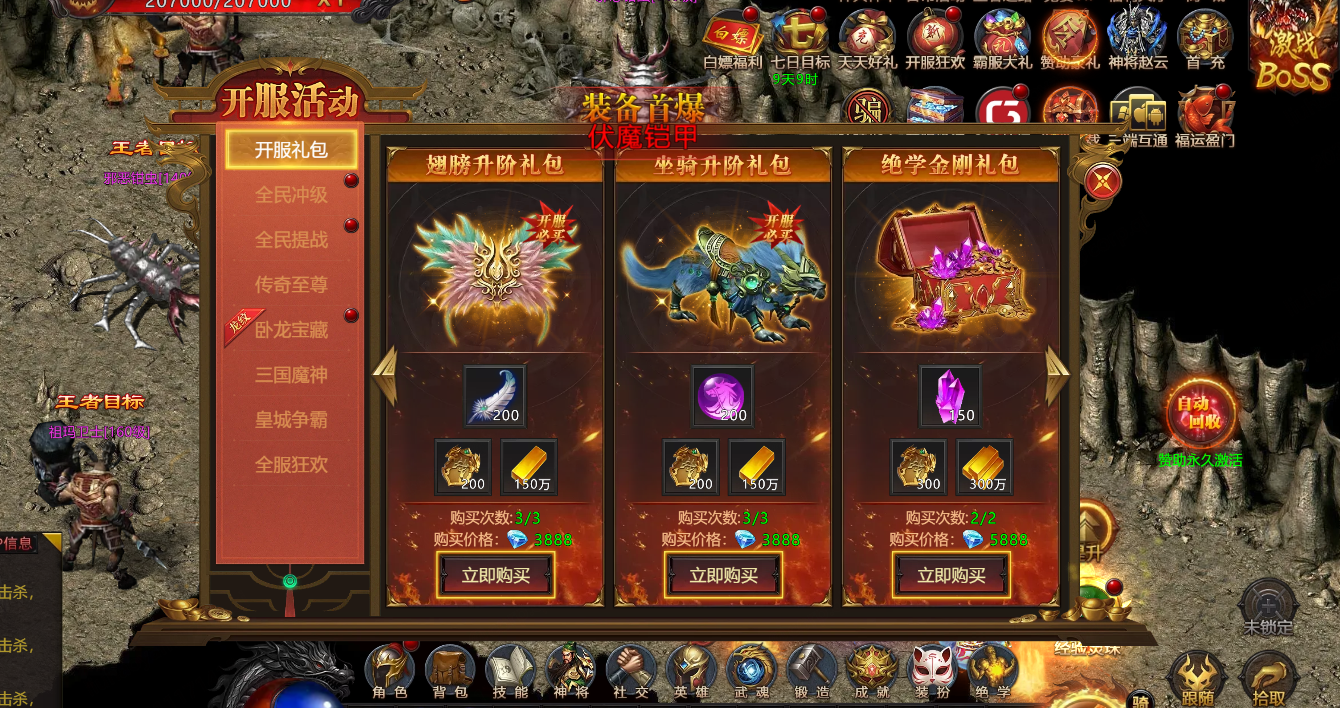Open the 角色 character sheet
The image size is (1340, 708).
tap(389, 673)
